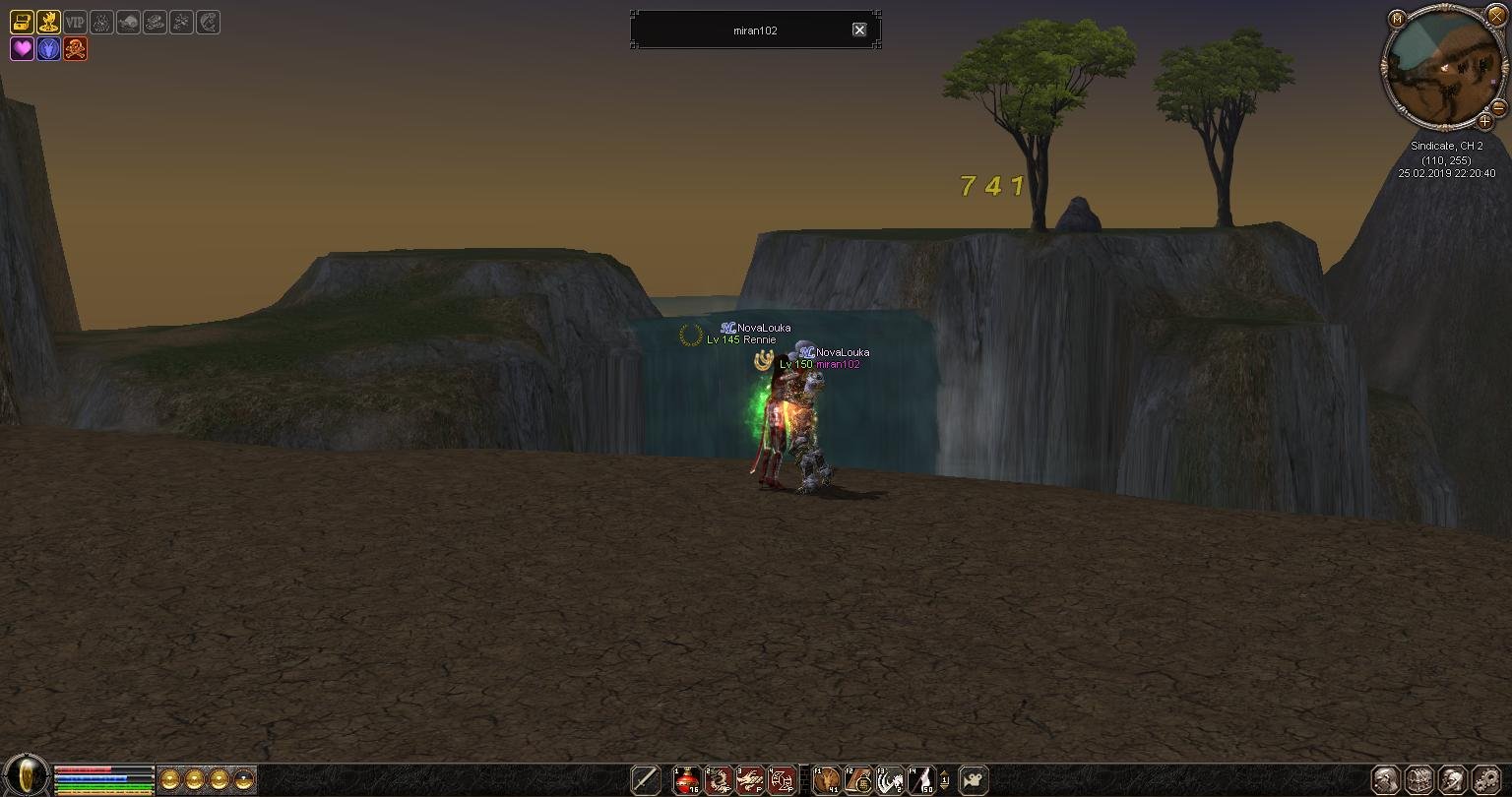The image size is (1512, 797).
Task: Close the minimap with its X button
Action: (x=1496, y=17)
